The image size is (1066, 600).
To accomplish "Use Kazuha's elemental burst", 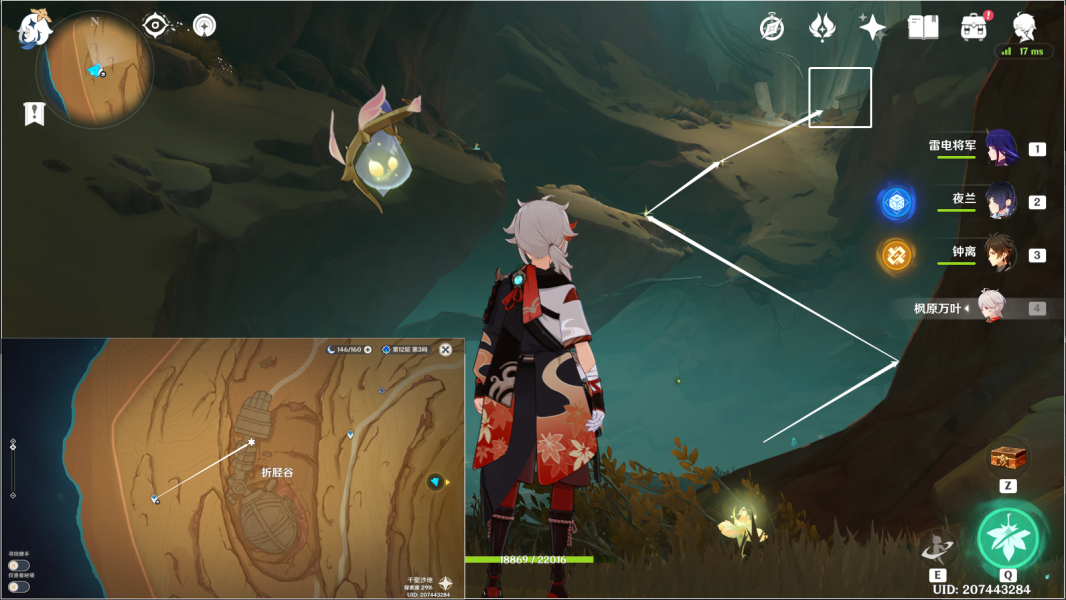I will tap(1008, 538).
